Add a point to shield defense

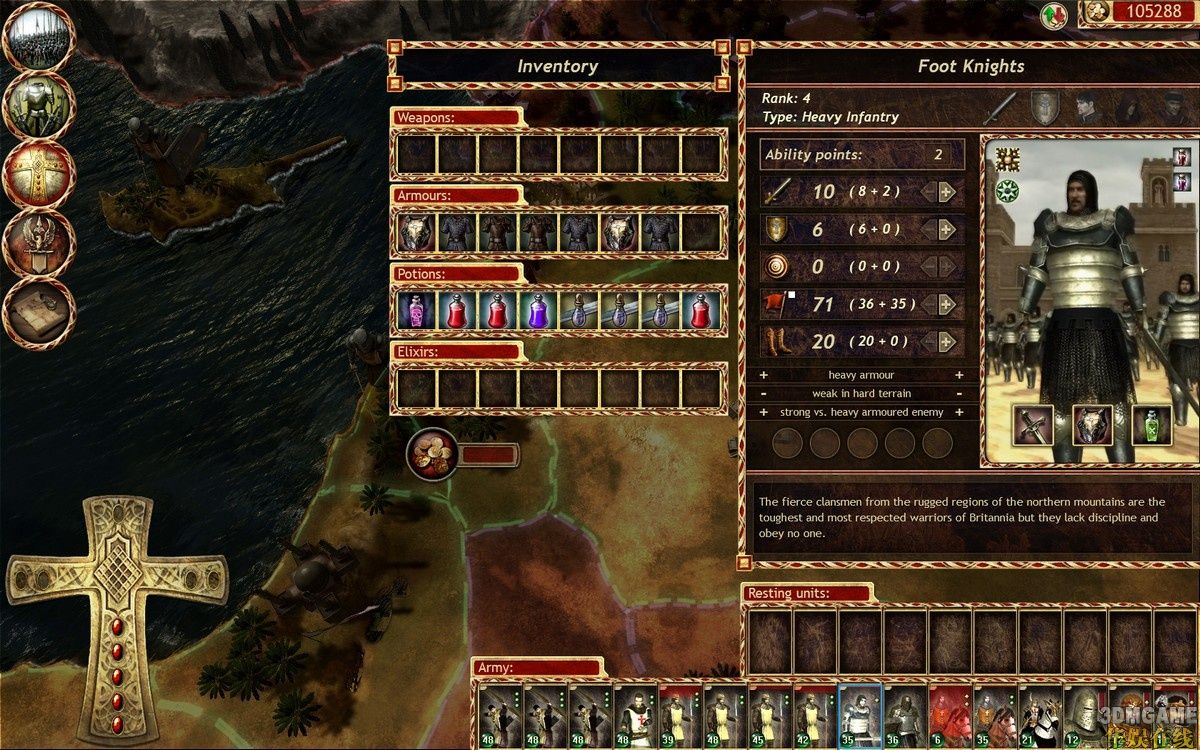click(946, 230)
